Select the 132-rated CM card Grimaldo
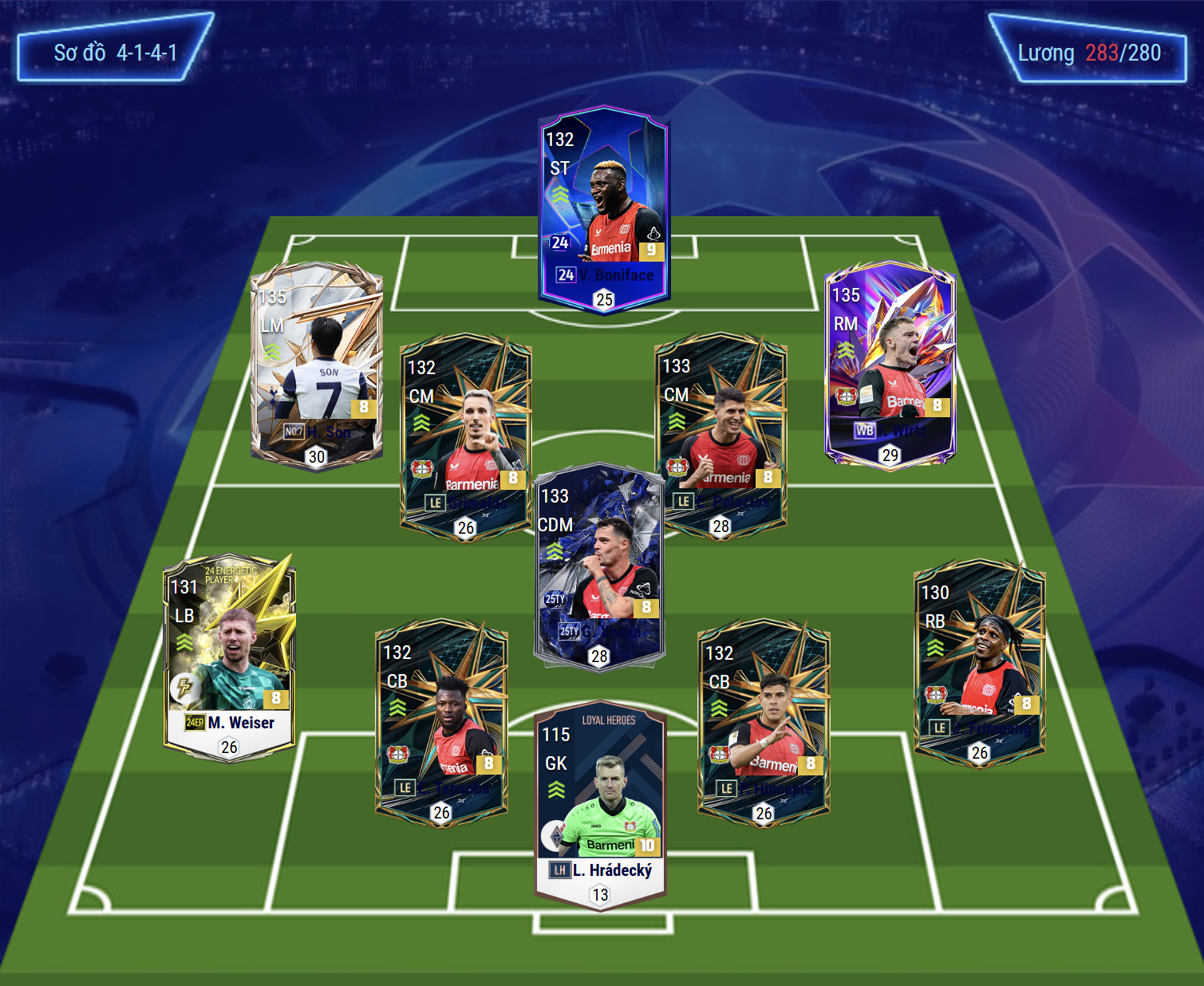1204x986 pixels. tap(466, 436)
